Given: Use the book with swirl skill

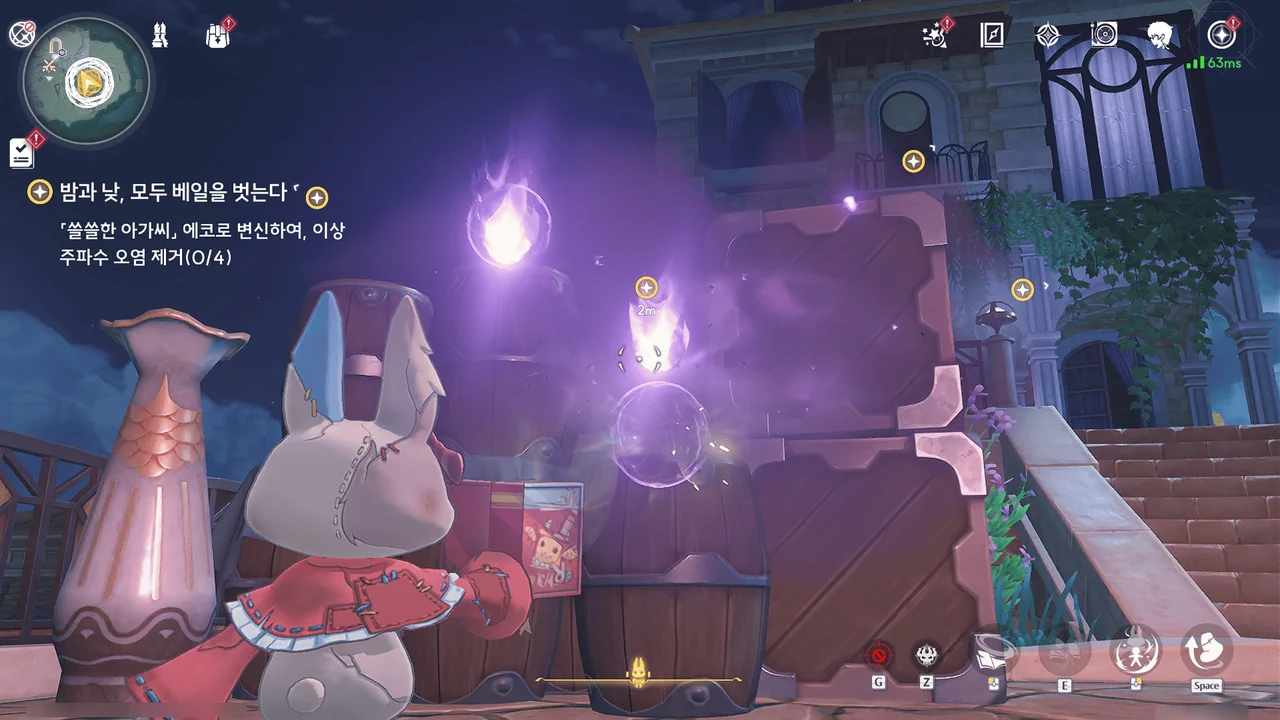Looking at the screenshot, I should [x=995, y=652].
